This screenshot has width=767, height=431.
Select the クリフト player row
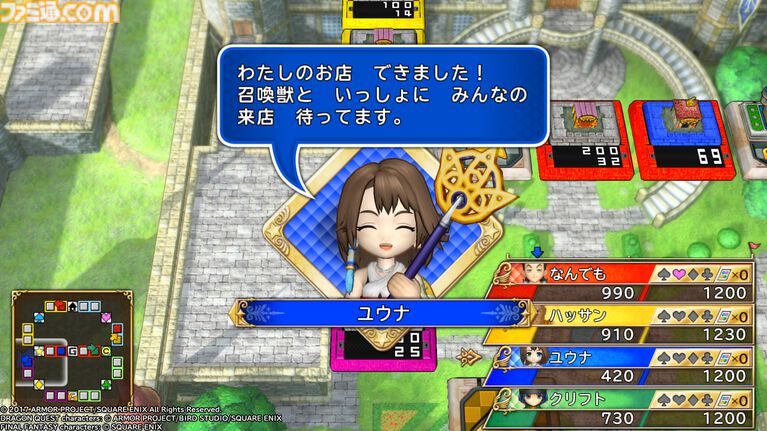pyautogui.click(x=625, y=407)
